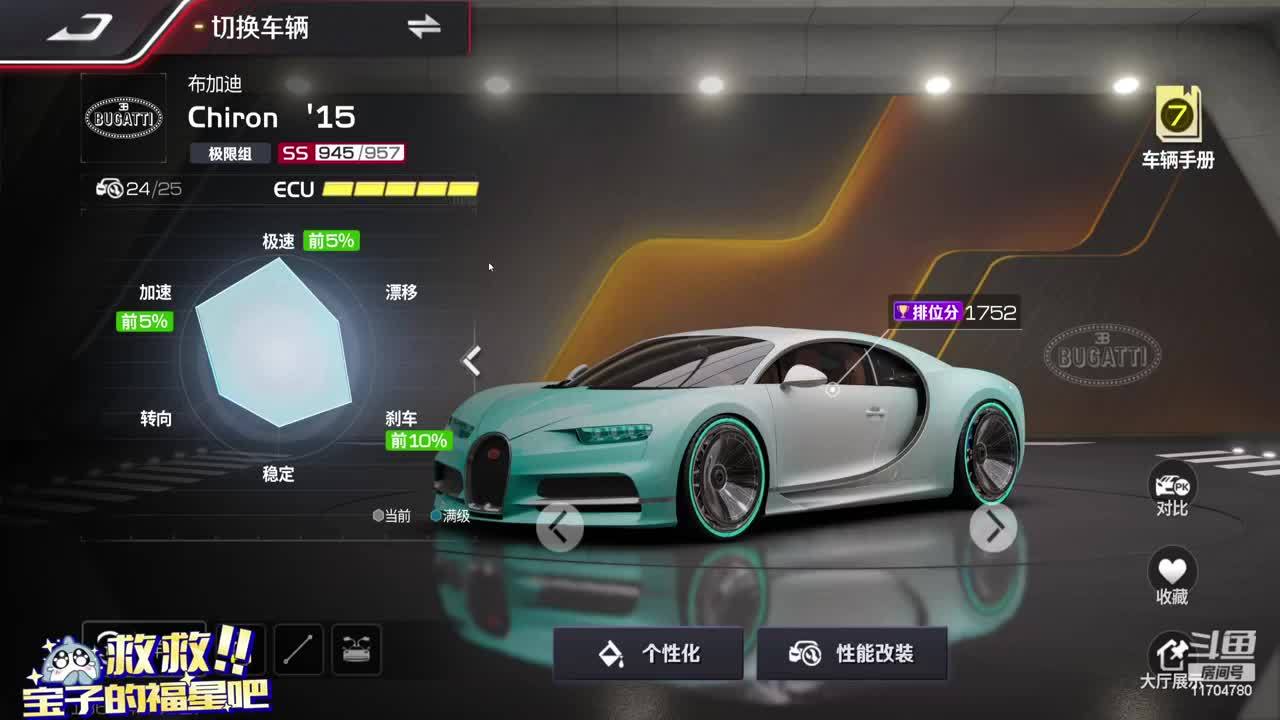This screenshot has width=1280, height=720.
Task: Open the 对比 PK comparison
Action: 1172,490
